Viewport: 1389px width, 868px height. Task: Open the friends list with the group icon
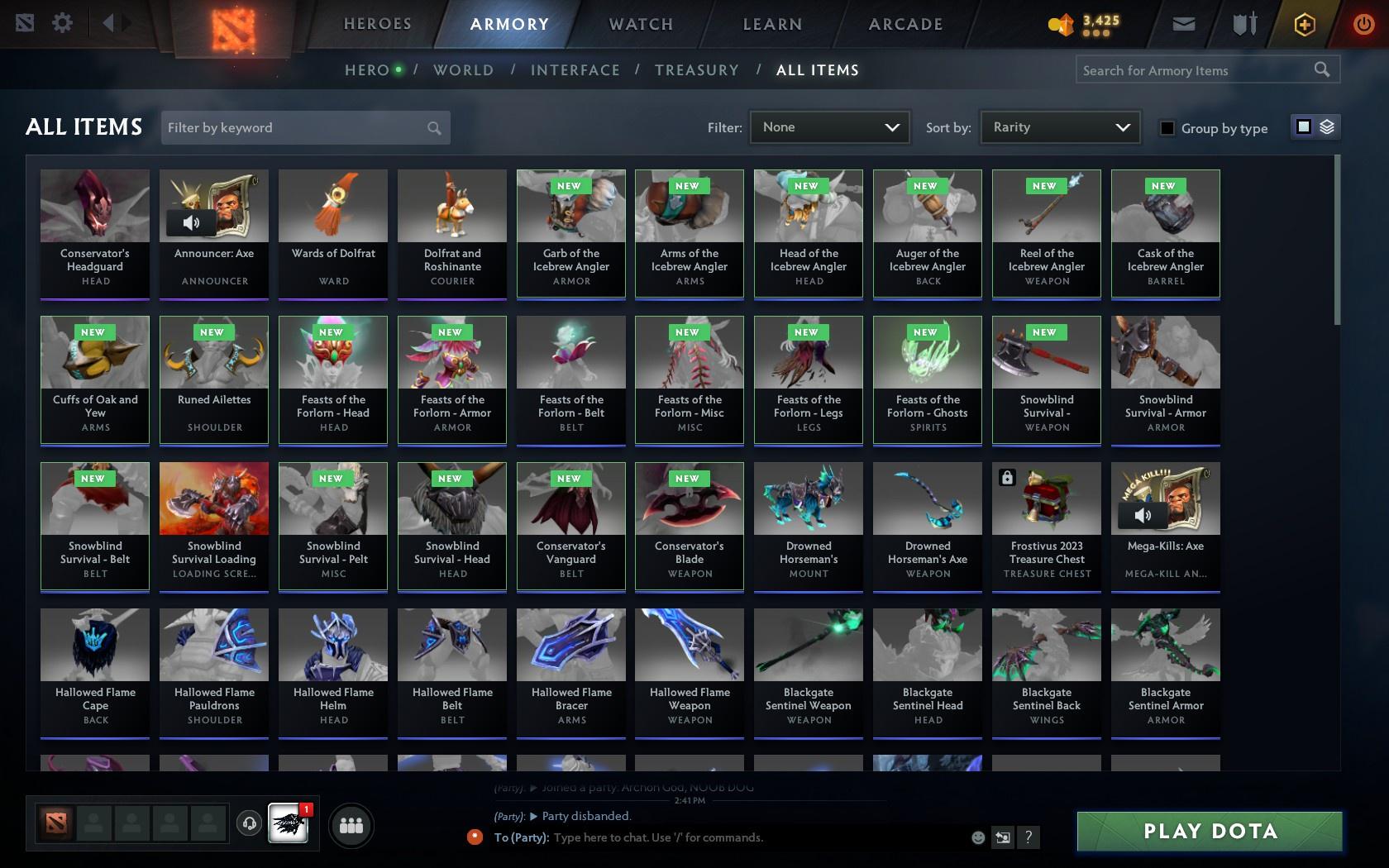pos(351,824)
